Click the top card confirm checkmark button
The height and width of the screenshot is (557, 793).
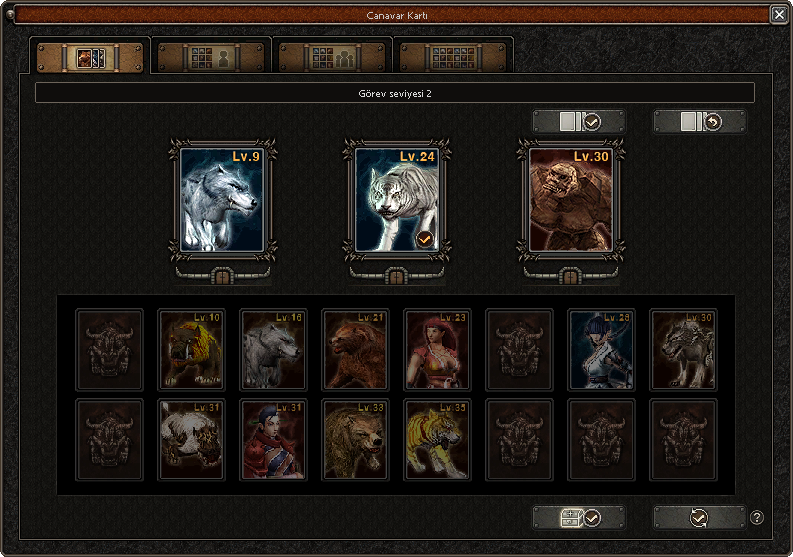click(579, 122)
